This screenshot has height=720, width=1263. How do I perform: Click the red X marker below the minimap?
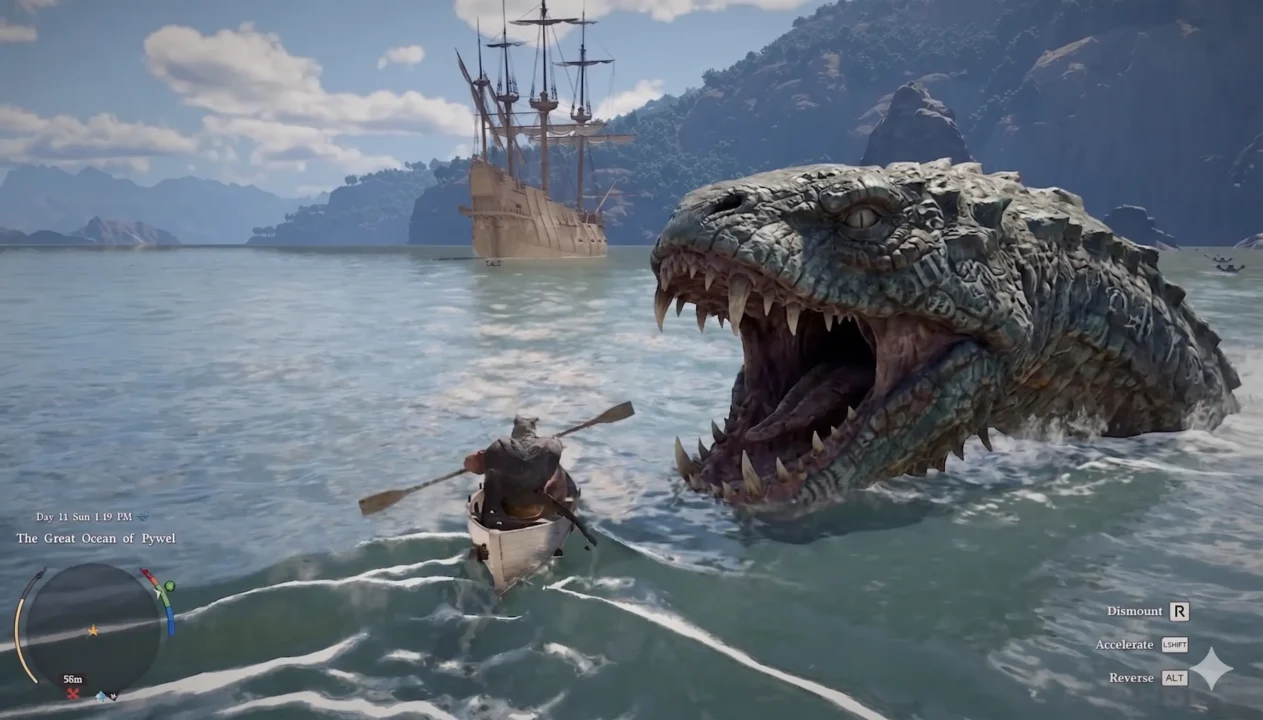(72, 693)
